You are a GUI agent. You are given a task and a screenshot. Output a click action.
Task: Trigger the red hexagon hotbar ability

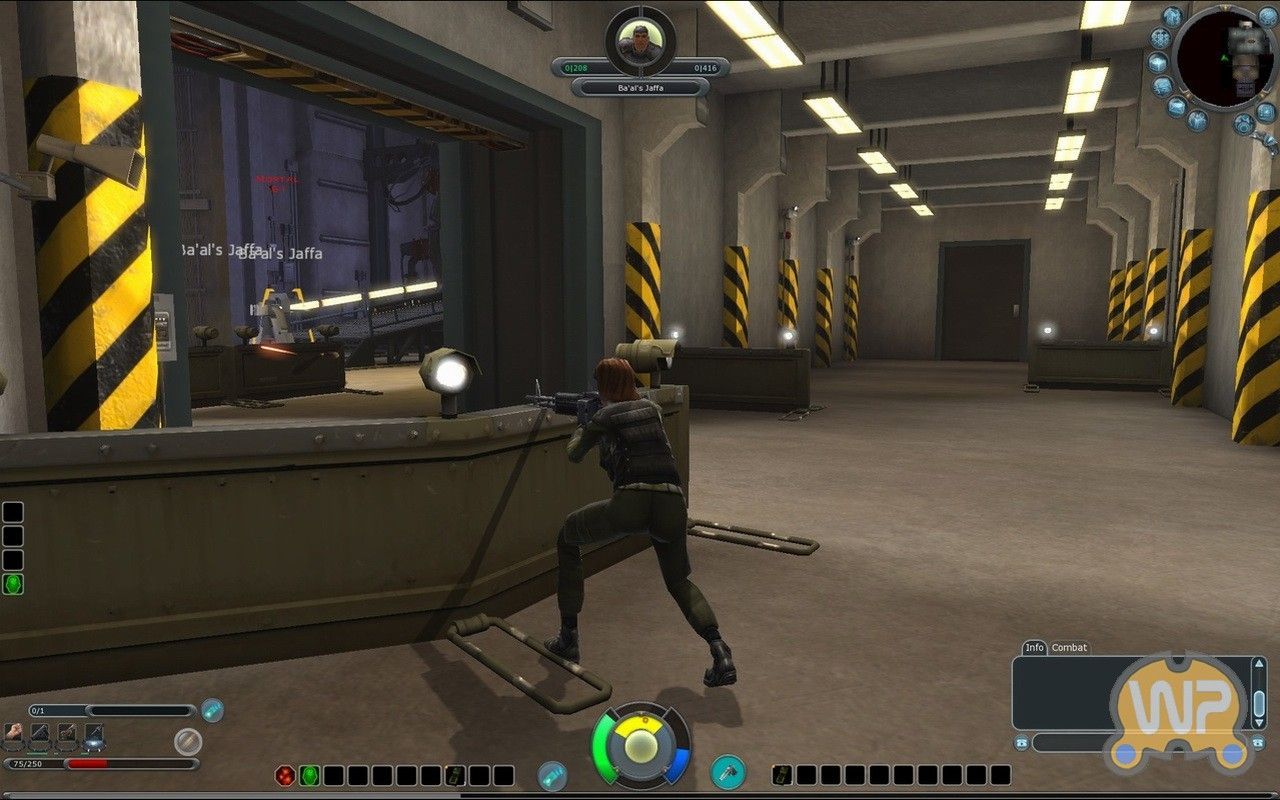pyautogui.click(x=283, y=776)
